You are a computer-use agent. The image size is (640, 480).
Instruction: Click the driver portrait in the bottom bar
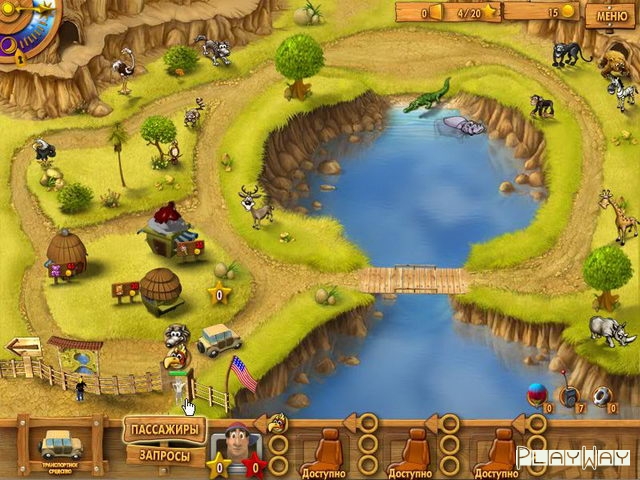(x=236, y=441)
